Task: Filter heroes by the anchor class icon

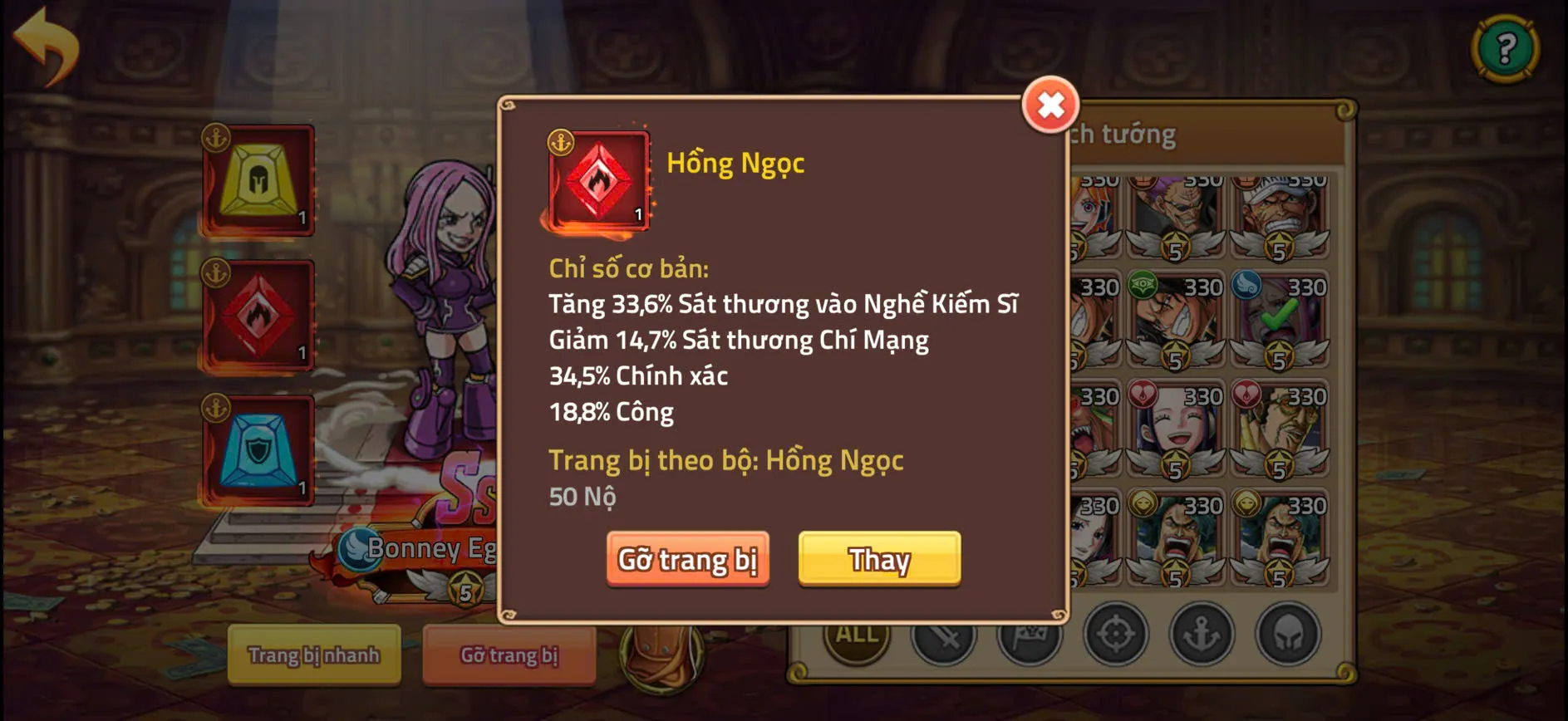Action: pos(1202,635)
